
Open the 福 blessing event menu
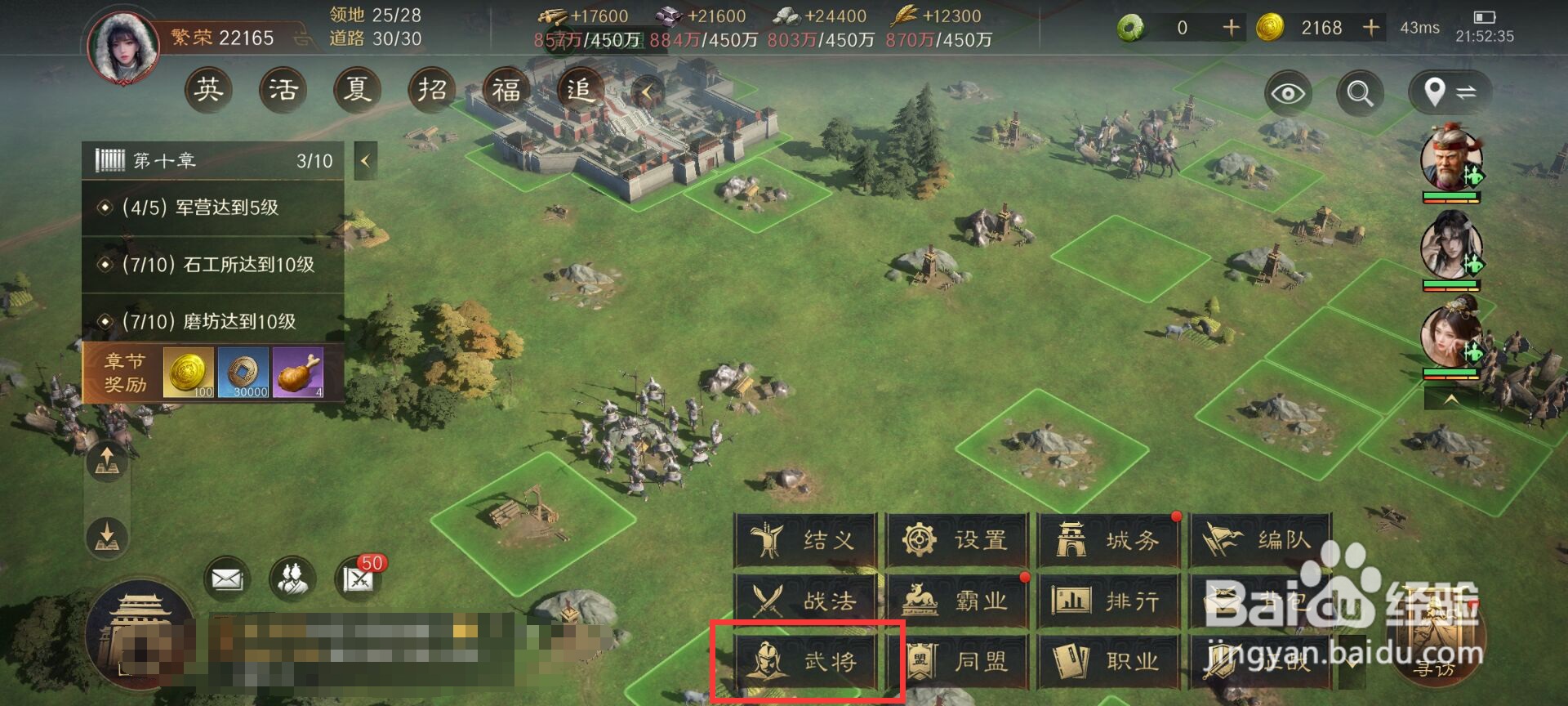pos(506,90)
